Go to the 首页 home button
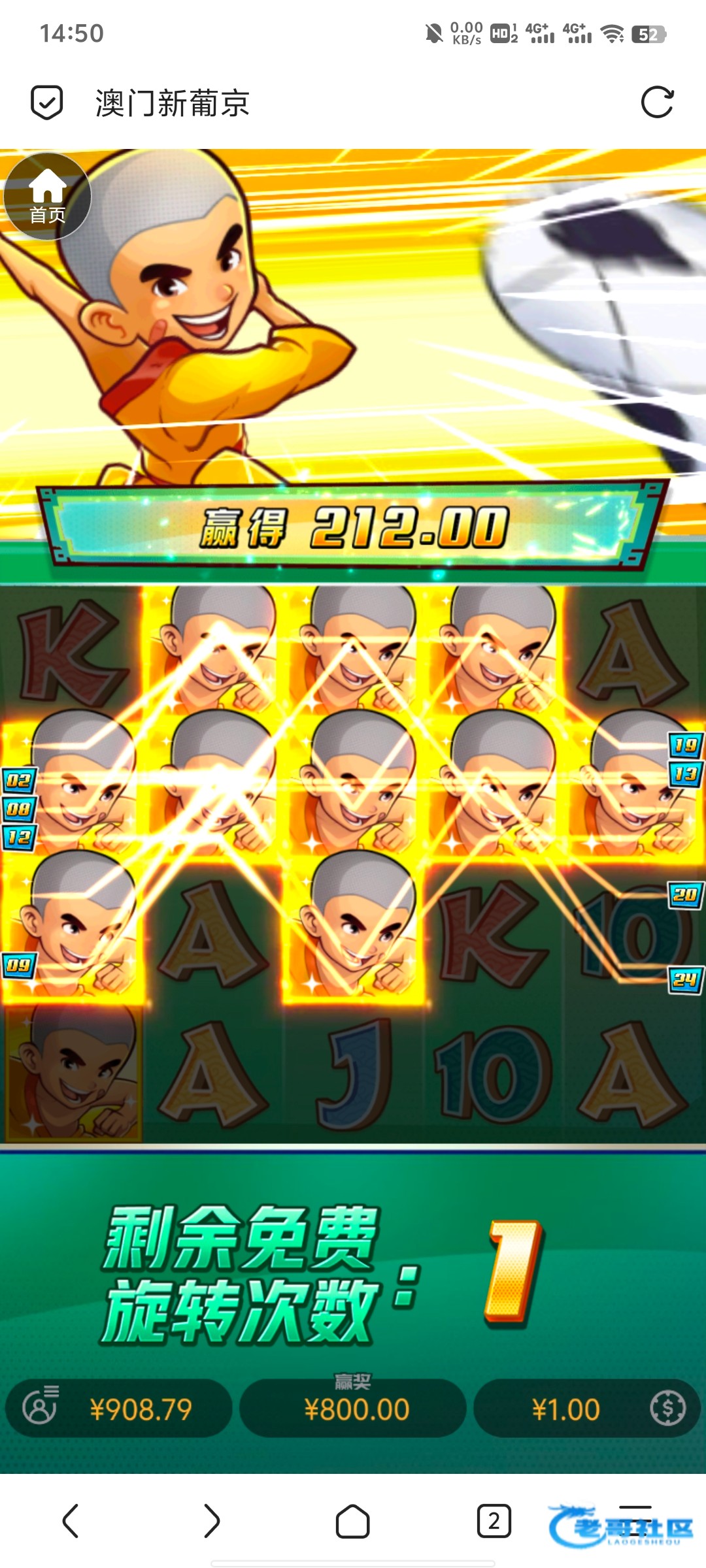This screenshot has width=706, height=1568. click(47, 196)
